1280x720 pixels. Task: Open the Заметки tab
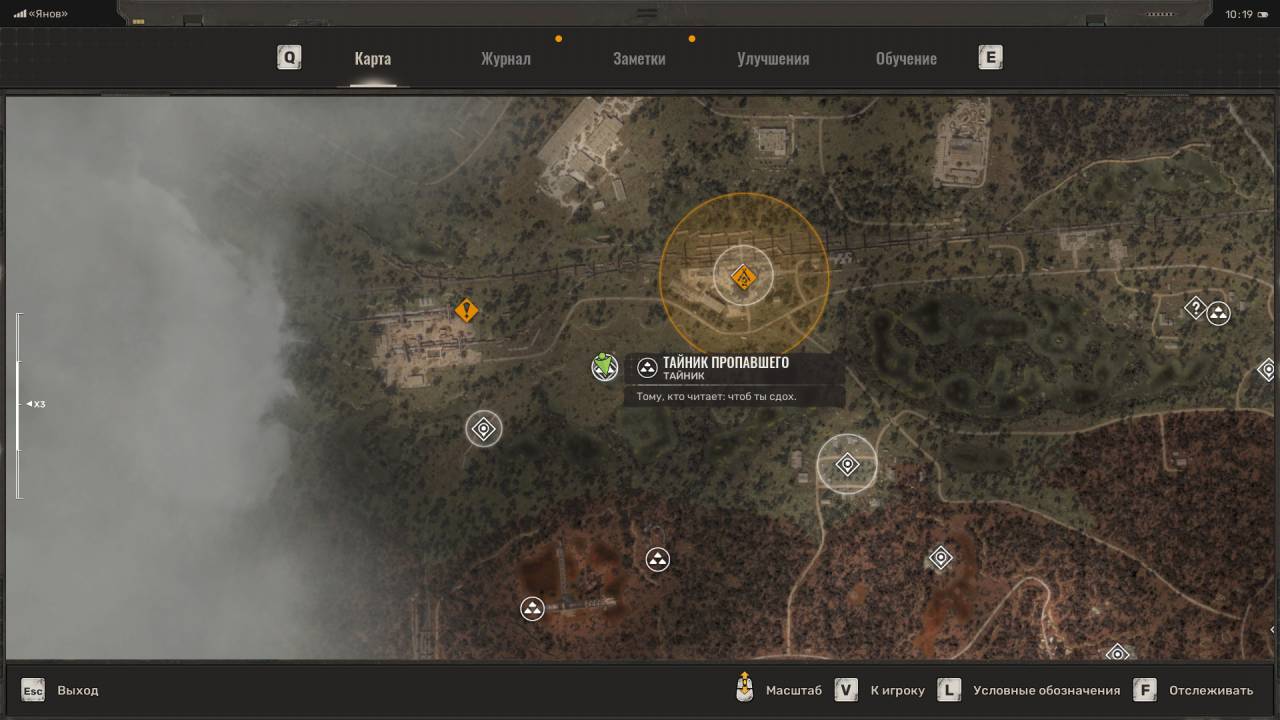pyautogui.click(x=639, y=59)
